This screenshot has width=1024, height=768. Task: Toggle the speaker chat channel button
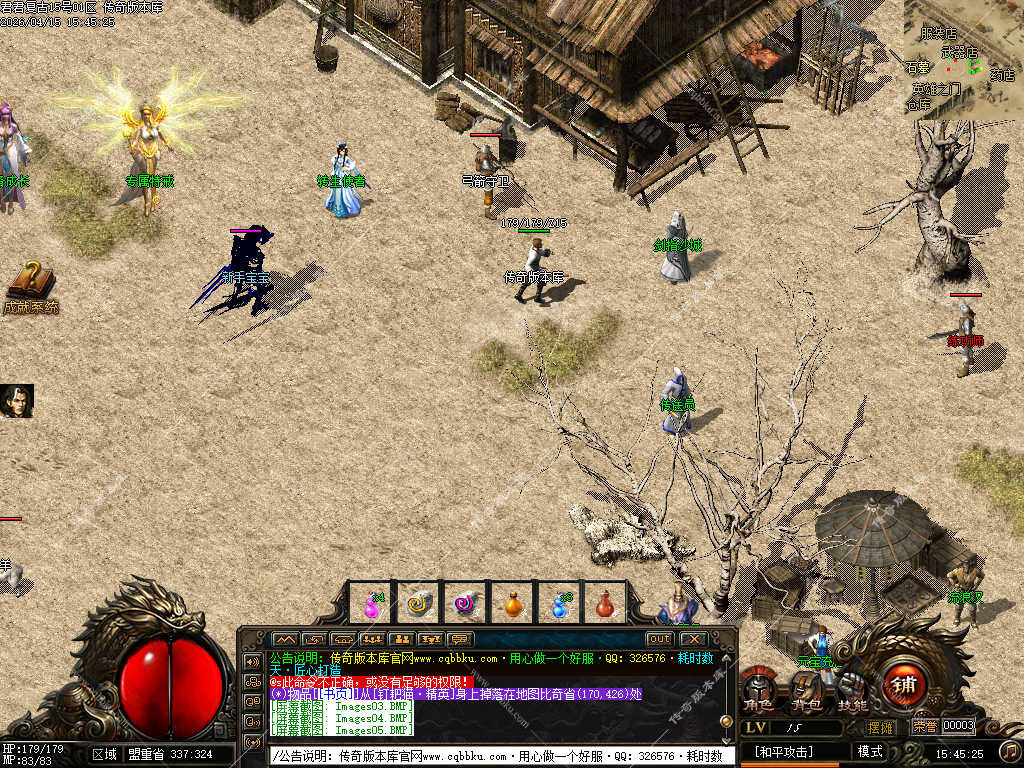(252, 661)
